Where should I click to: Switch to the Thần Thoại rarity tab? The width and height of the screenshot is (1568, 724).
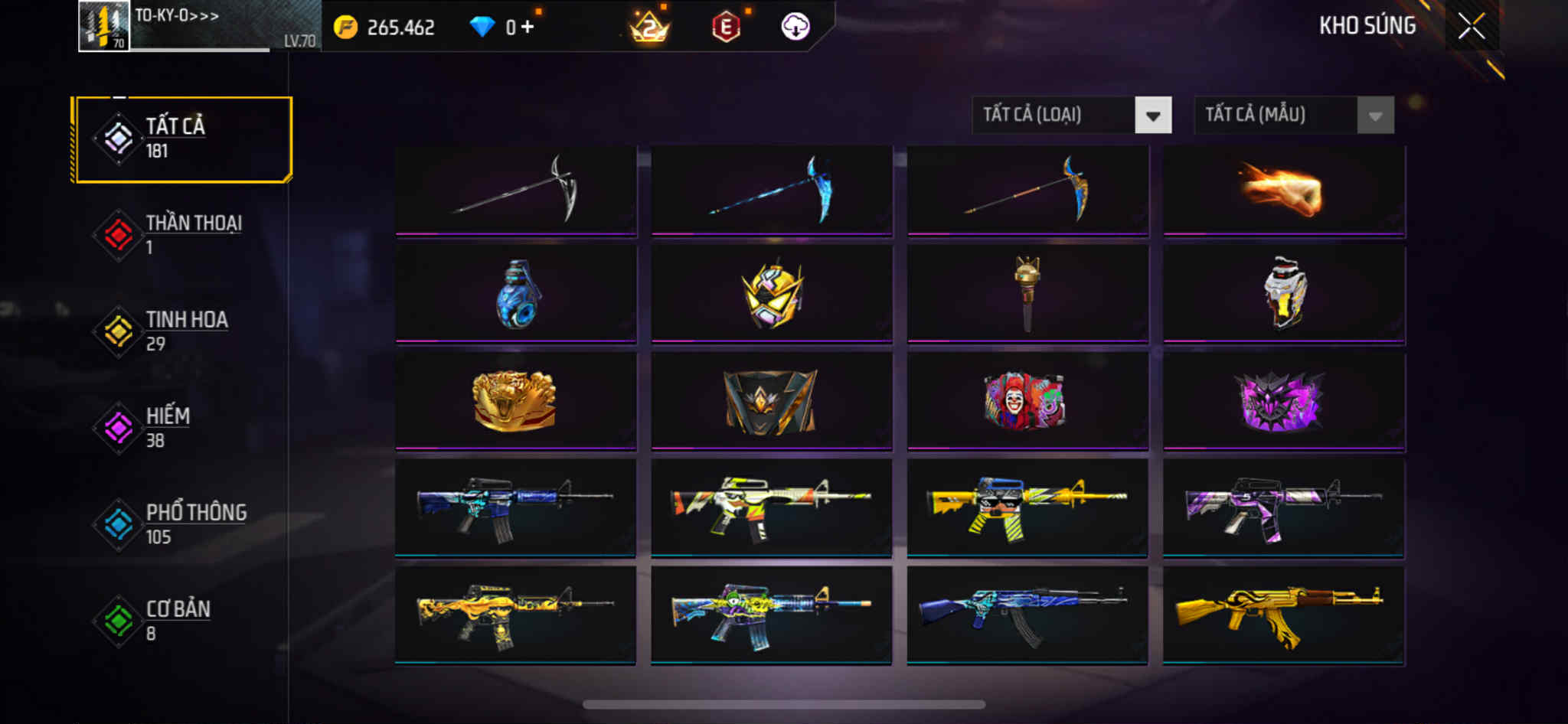182,234
